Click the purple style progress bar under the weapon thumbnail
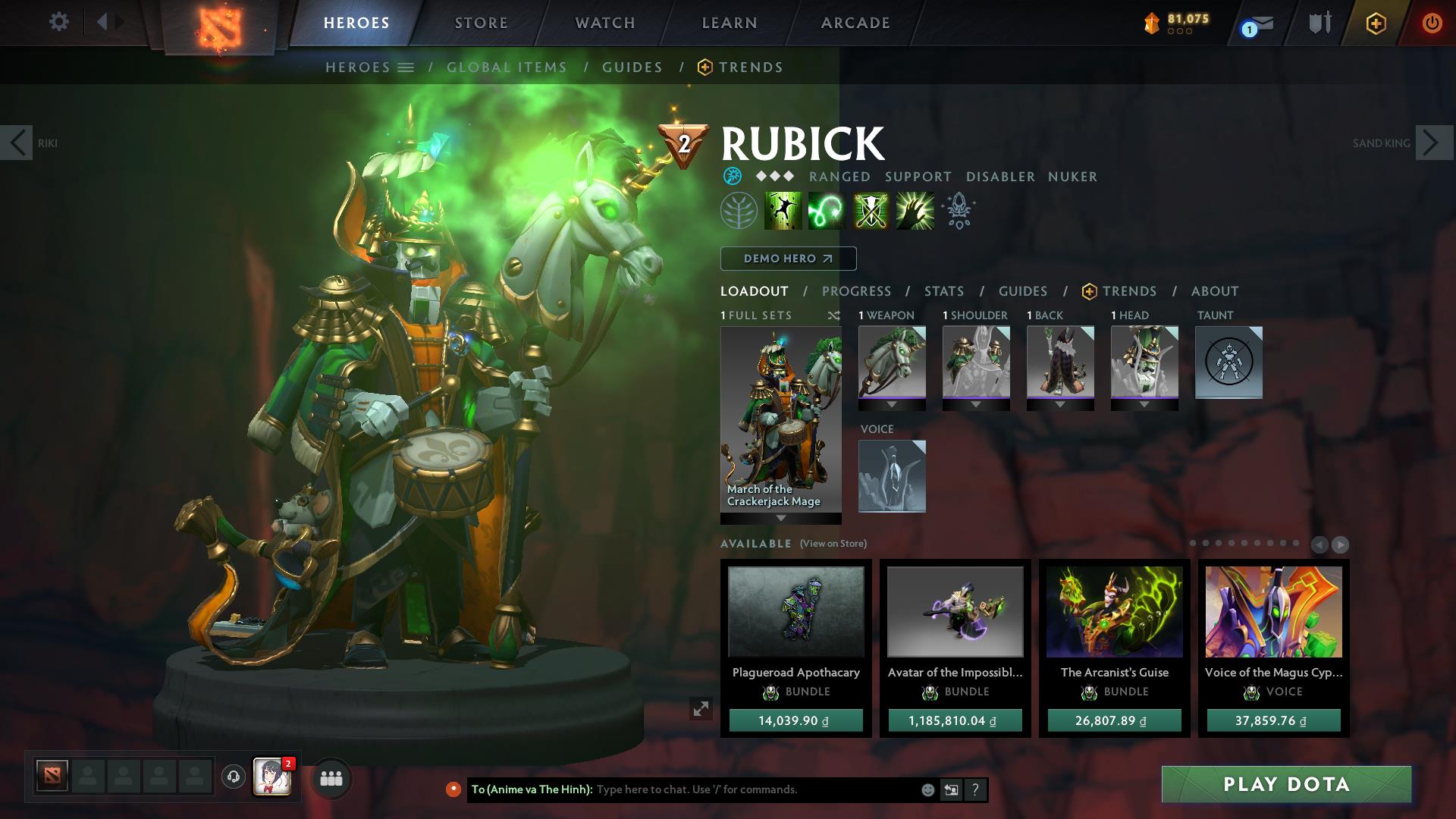 [892, 397]
